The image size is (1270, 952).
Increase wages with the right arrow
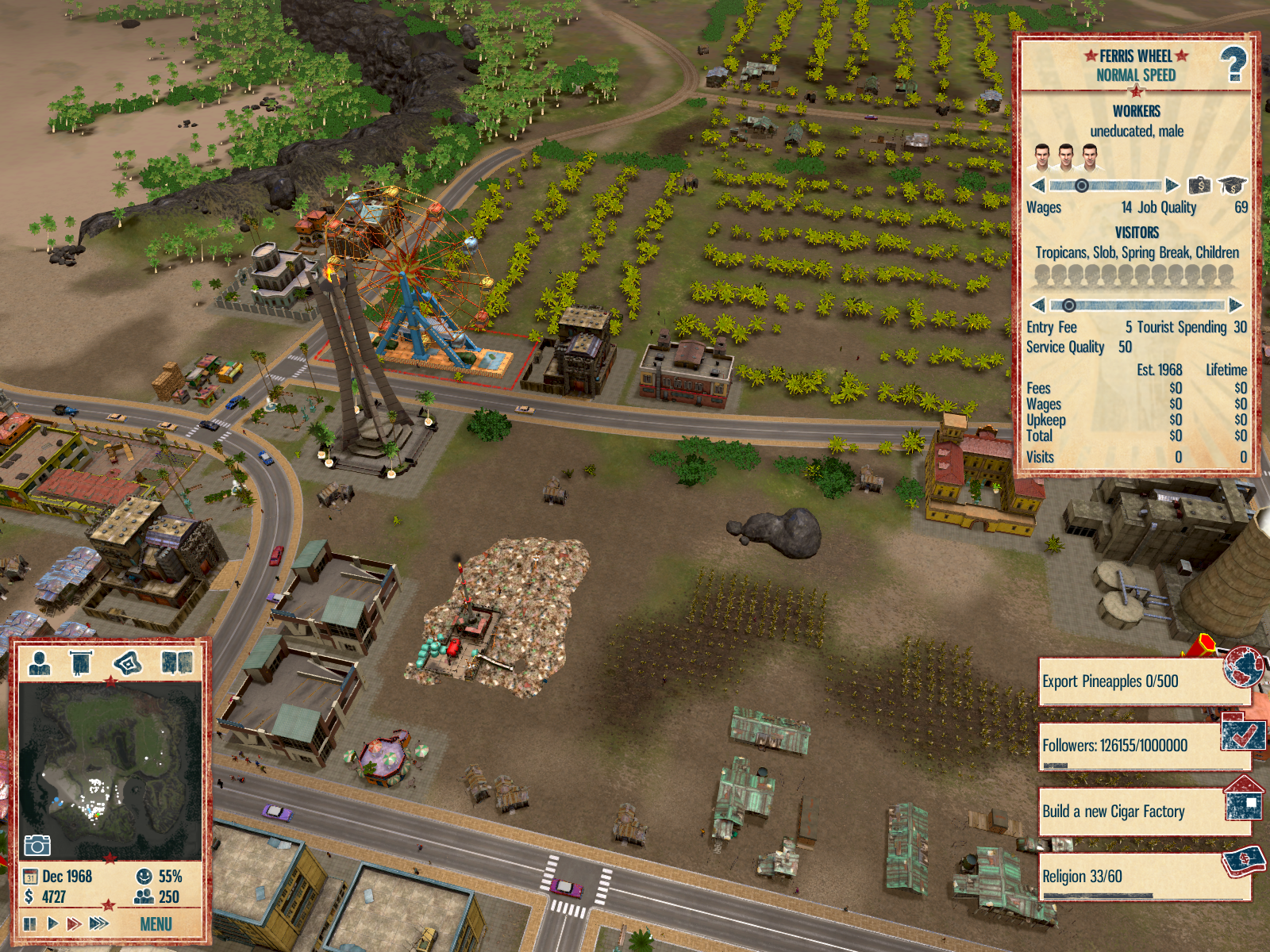[x=1172, y=186]
